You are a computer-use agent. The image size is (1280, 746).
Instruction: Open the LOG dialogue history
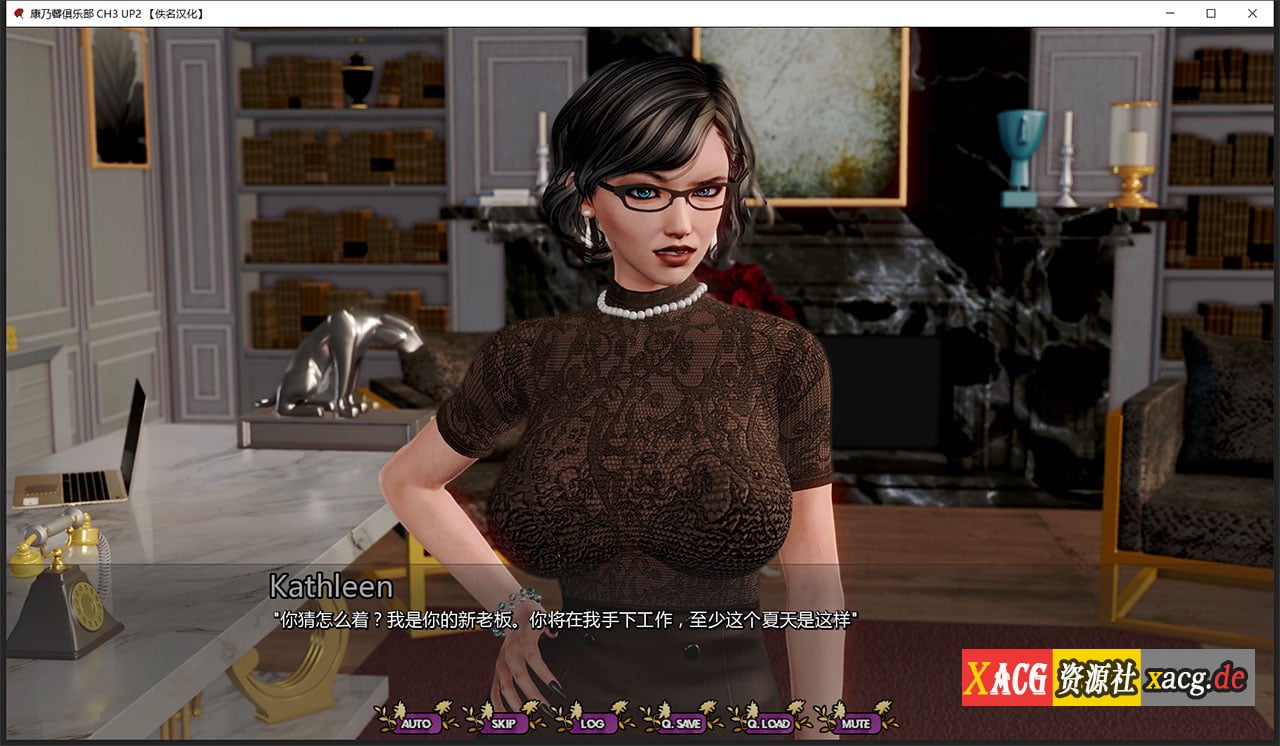point(594,723)
